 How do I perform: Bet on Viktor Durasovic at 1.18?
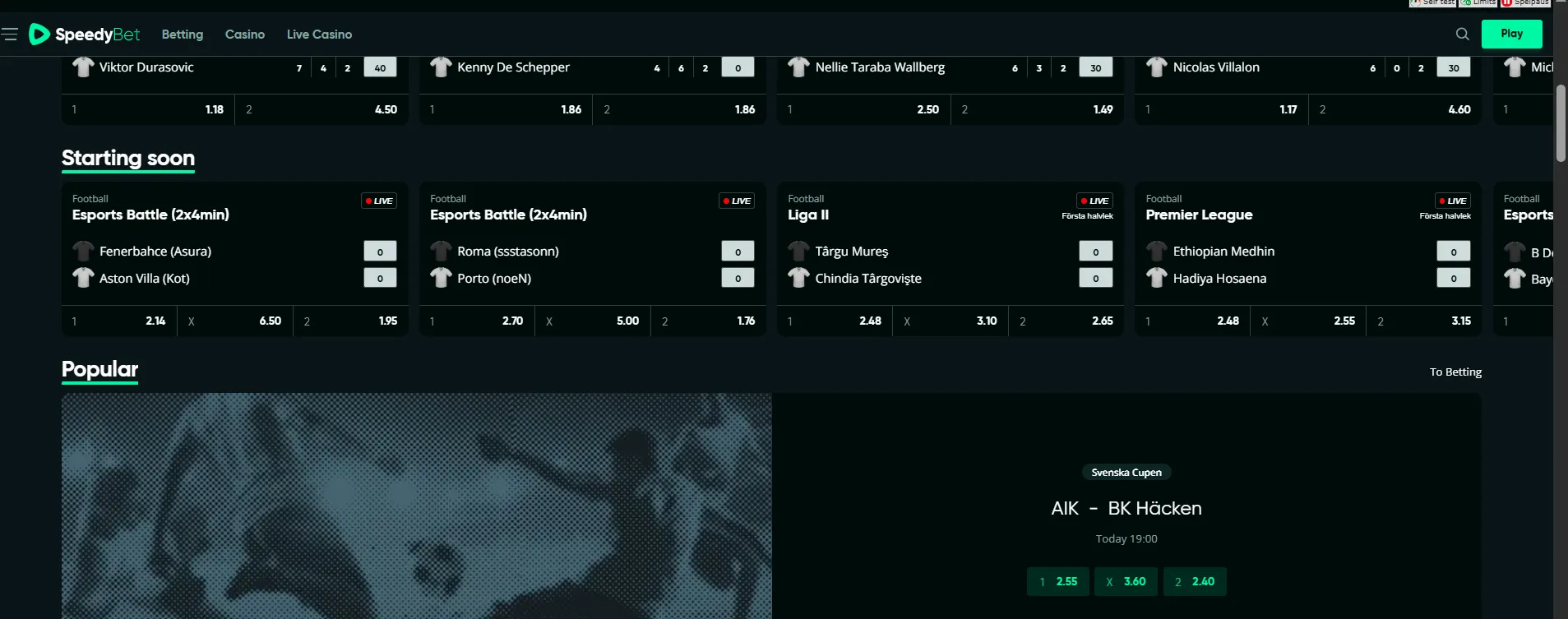148,109
